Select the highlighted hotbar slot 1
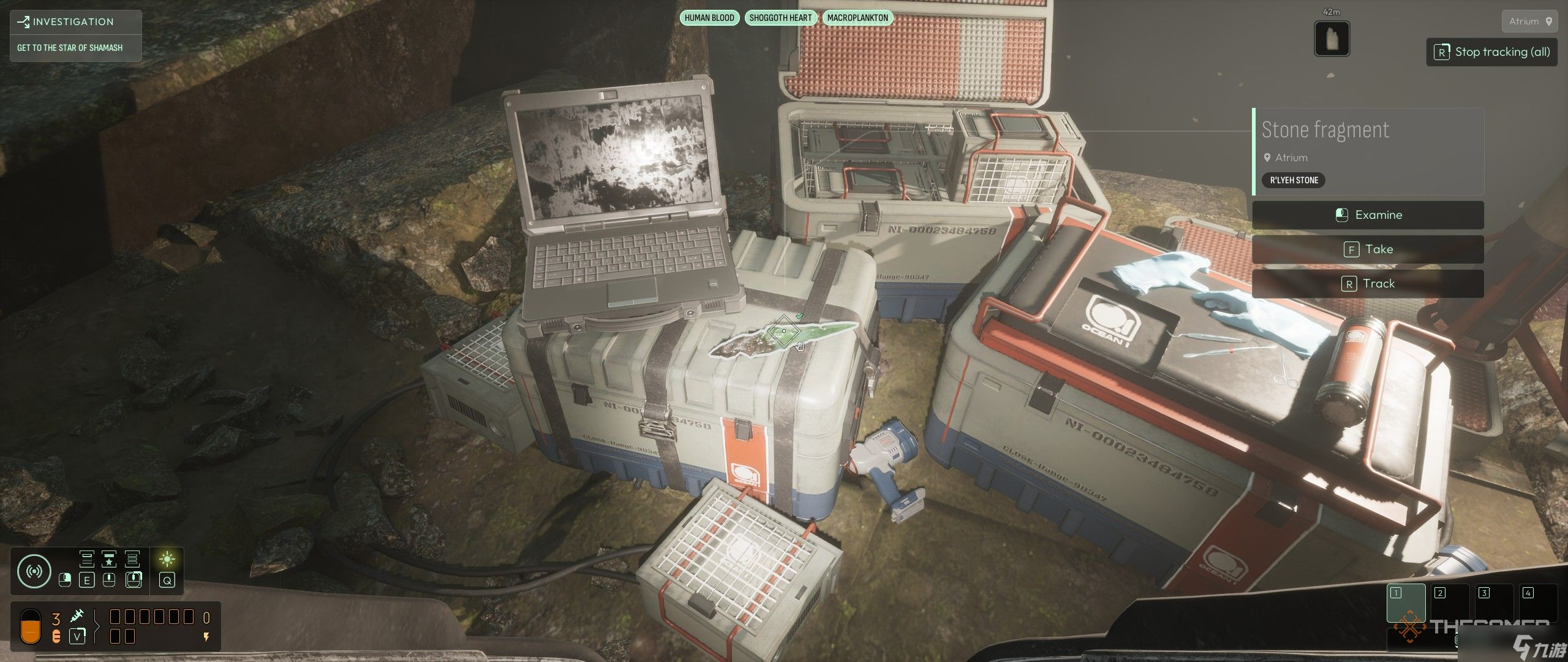The height and width of the screenshot is (662, 1568). click(x=1406, y=604)
